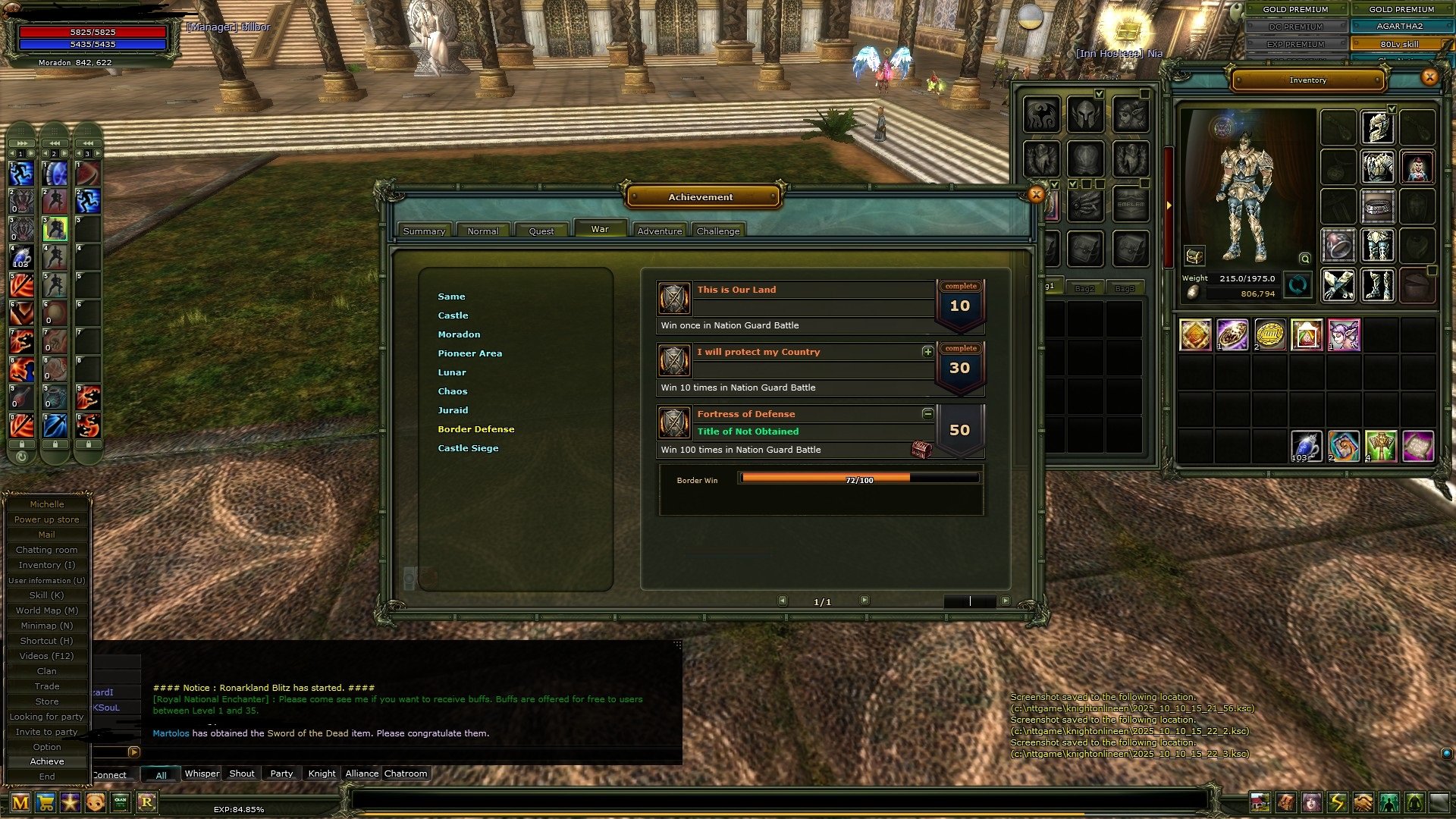The width and height of the screenshot is (1456, 819).
Task: Open the Option menu entry
Action: coord(47,747)
